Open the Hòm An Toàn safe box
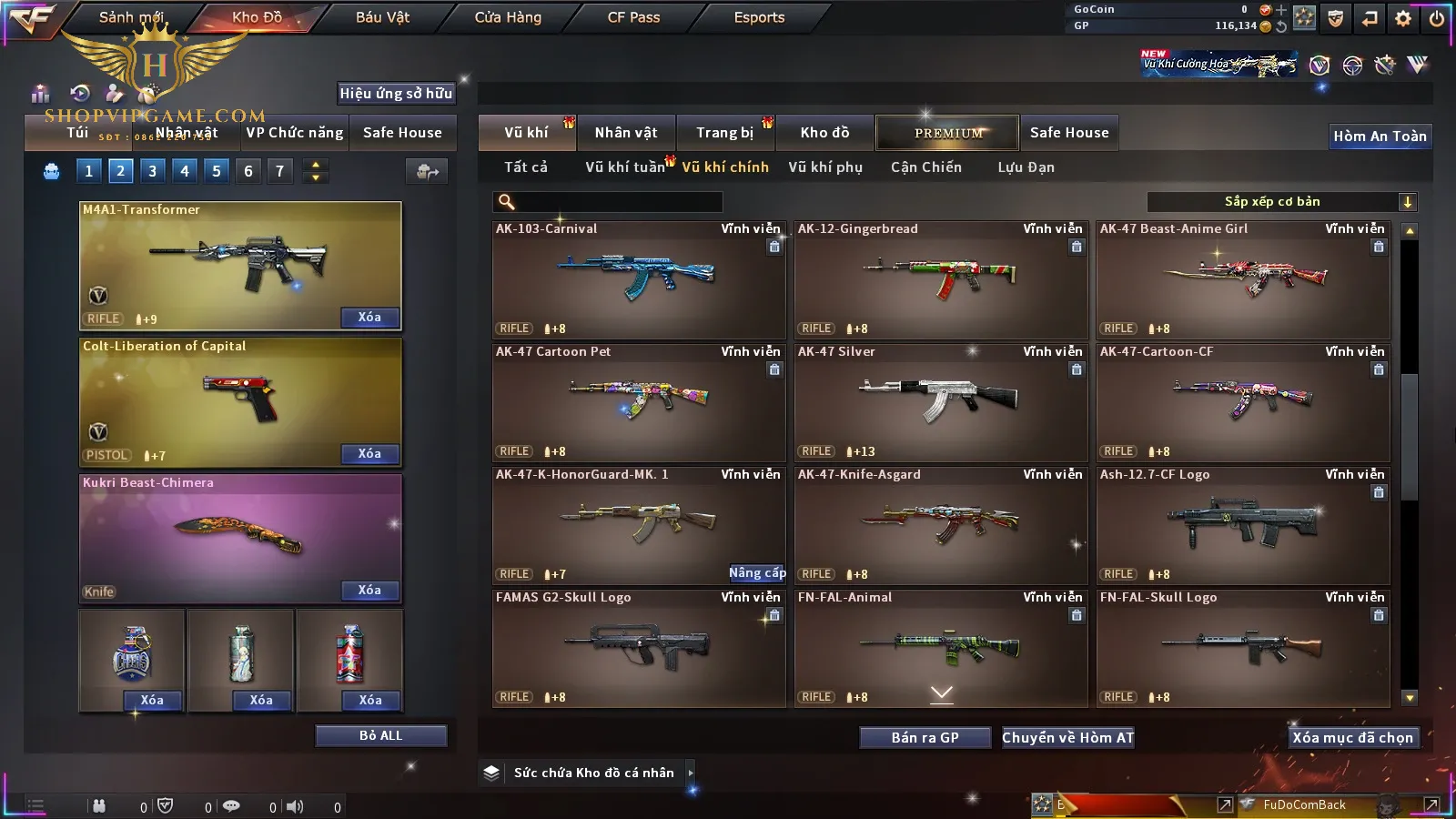Viewport: 1456px width, 819px height. pos(1380,136)
